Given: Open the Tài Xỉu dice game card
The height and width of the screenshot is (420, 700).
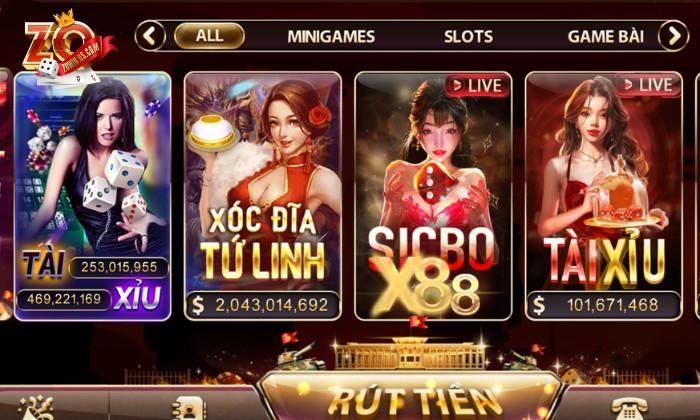Looking at the screenshot, I should (92, 195).
